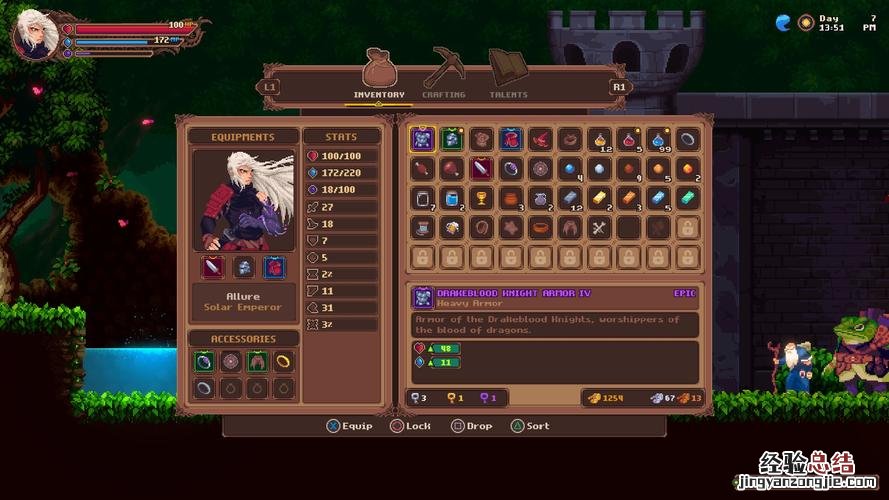Image resolution: width=889 pixels, height=500 pixels.
Task: Choose the equipped red body armor slot
Action: 272,267
